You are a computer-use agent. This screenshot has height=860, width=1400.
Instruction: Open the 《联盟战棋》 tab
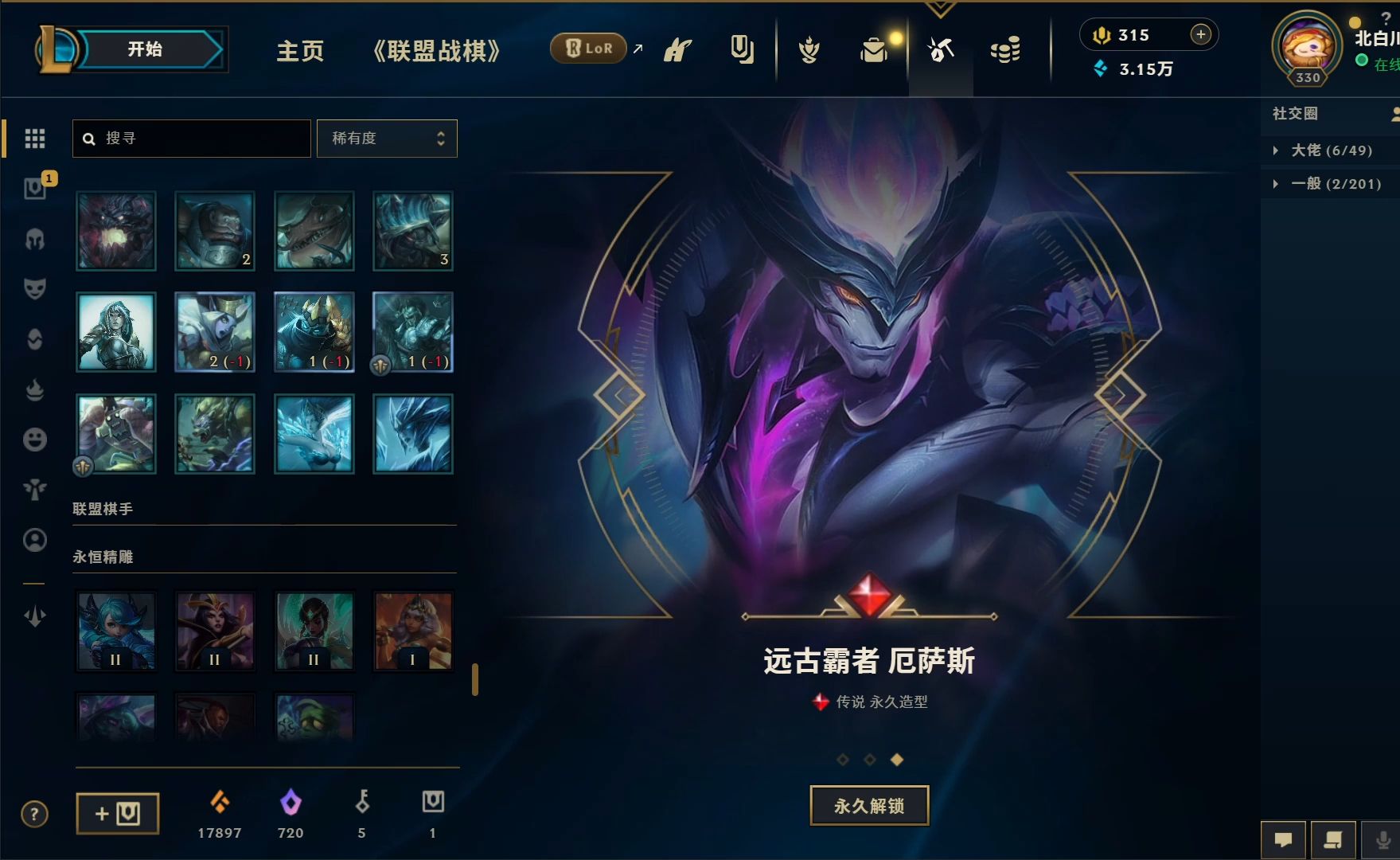click(436, 50)
